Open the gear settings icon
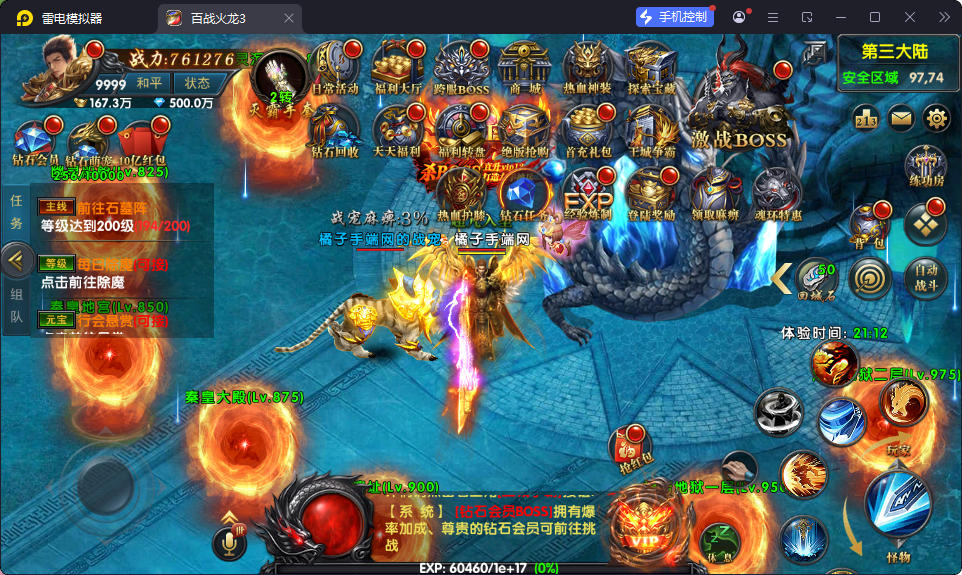This screenshot has height=575, width=962. tap(937, 118)
